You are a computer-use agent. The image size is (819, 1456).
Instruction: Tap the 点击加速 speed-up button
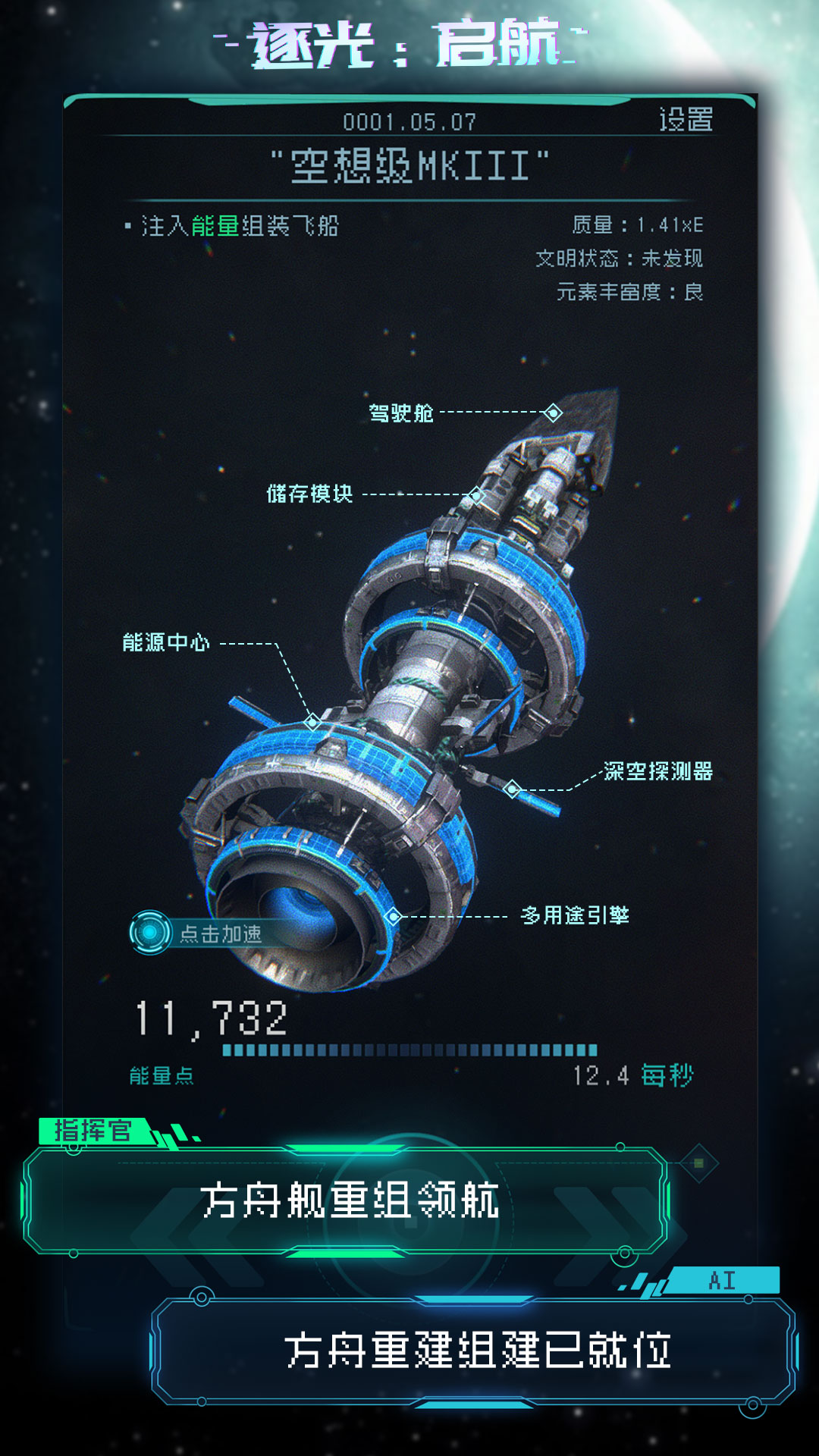click(x=198, y=933)
